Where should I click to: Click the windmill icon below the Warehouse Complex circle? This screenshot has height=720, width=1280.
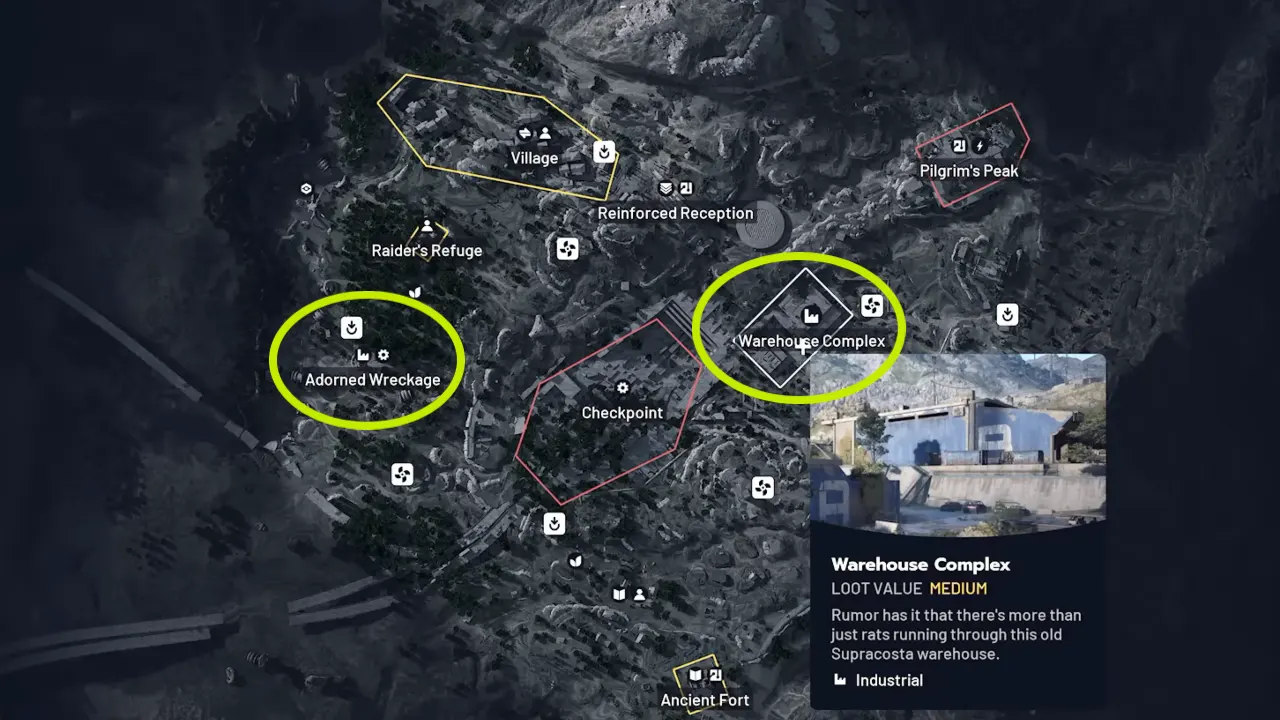coord(764,487)
